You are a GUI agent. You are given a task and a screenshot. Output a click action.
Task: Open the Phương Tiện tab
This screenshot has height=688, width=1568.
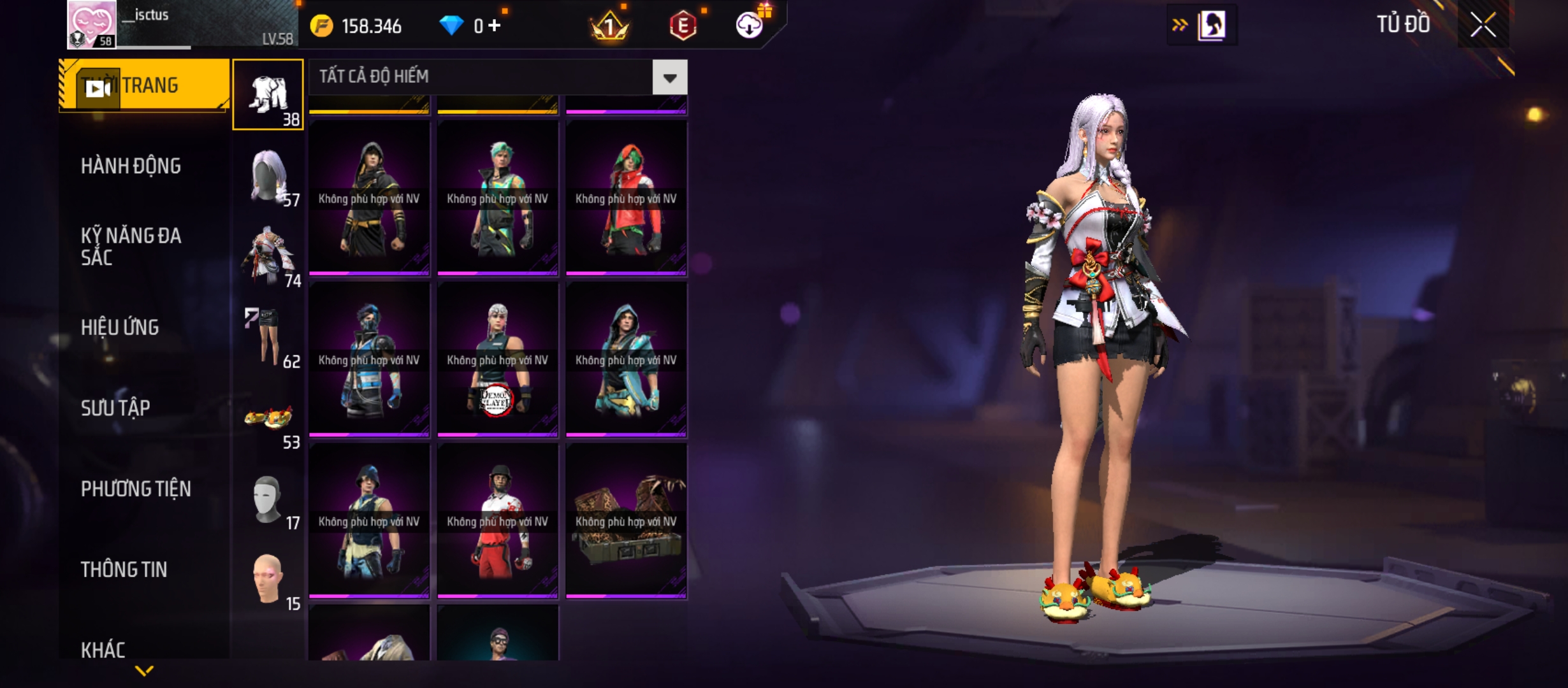[136, 489]
